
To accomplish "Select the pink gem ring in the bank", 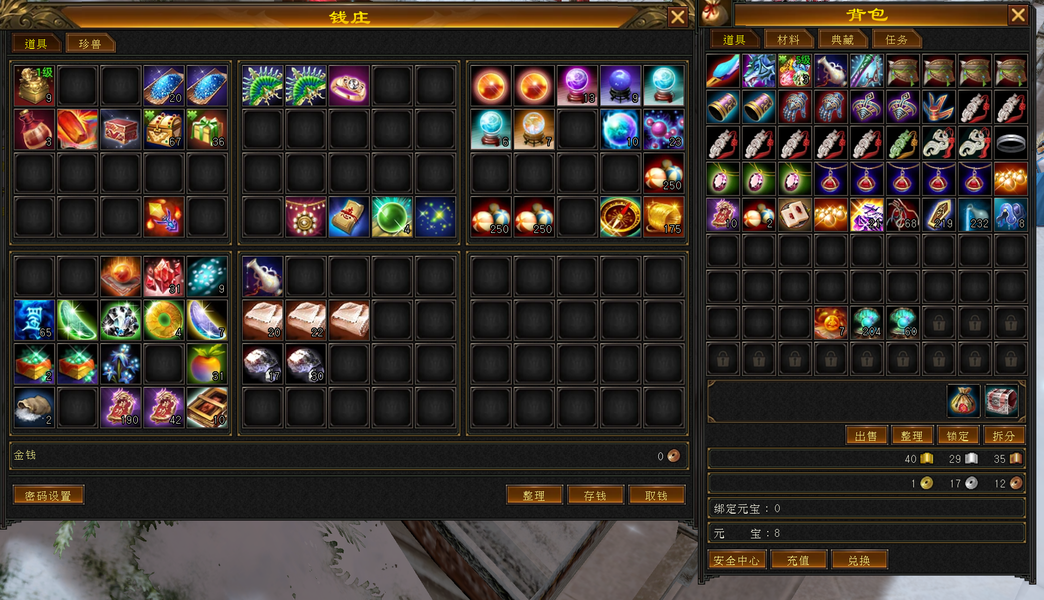I will tap(349, 86).
